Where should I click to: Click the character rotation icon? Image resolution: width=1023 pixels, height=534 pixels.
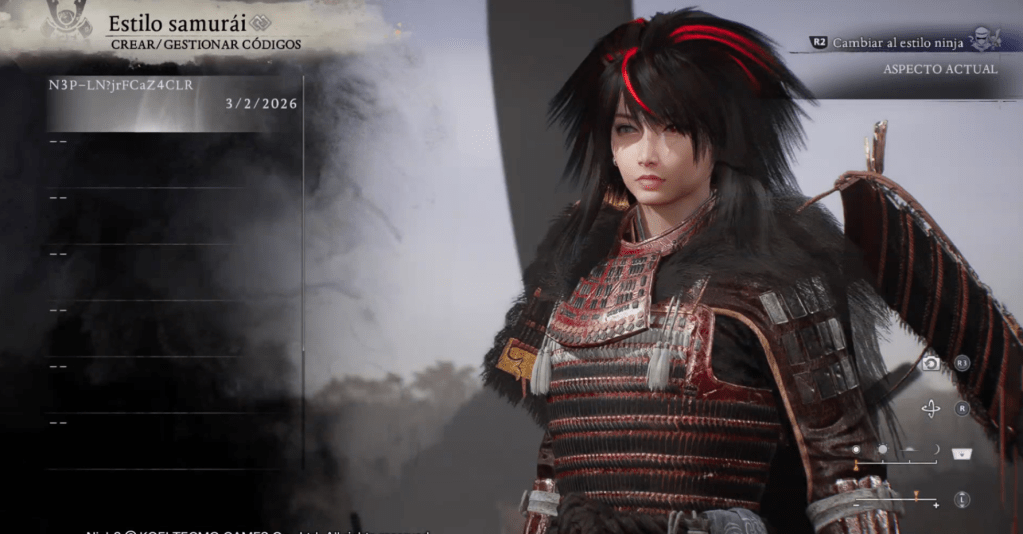point(931,409)
